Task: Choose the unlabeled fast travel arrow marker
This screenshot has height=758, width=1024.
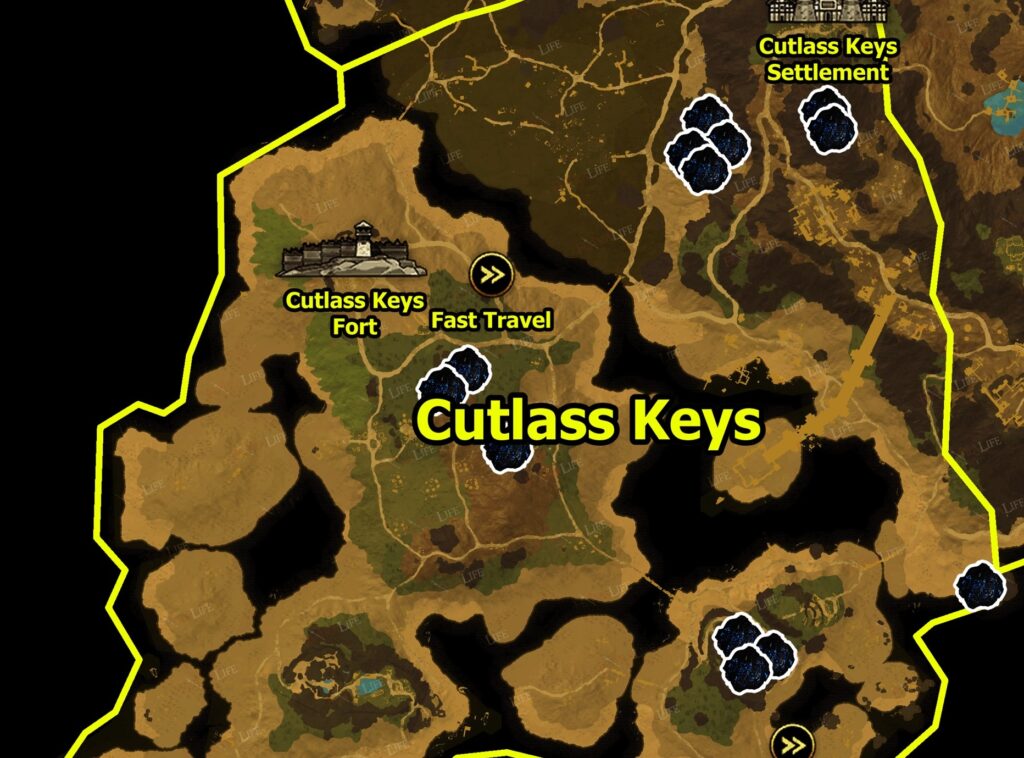Action: (x=794, y=743)
